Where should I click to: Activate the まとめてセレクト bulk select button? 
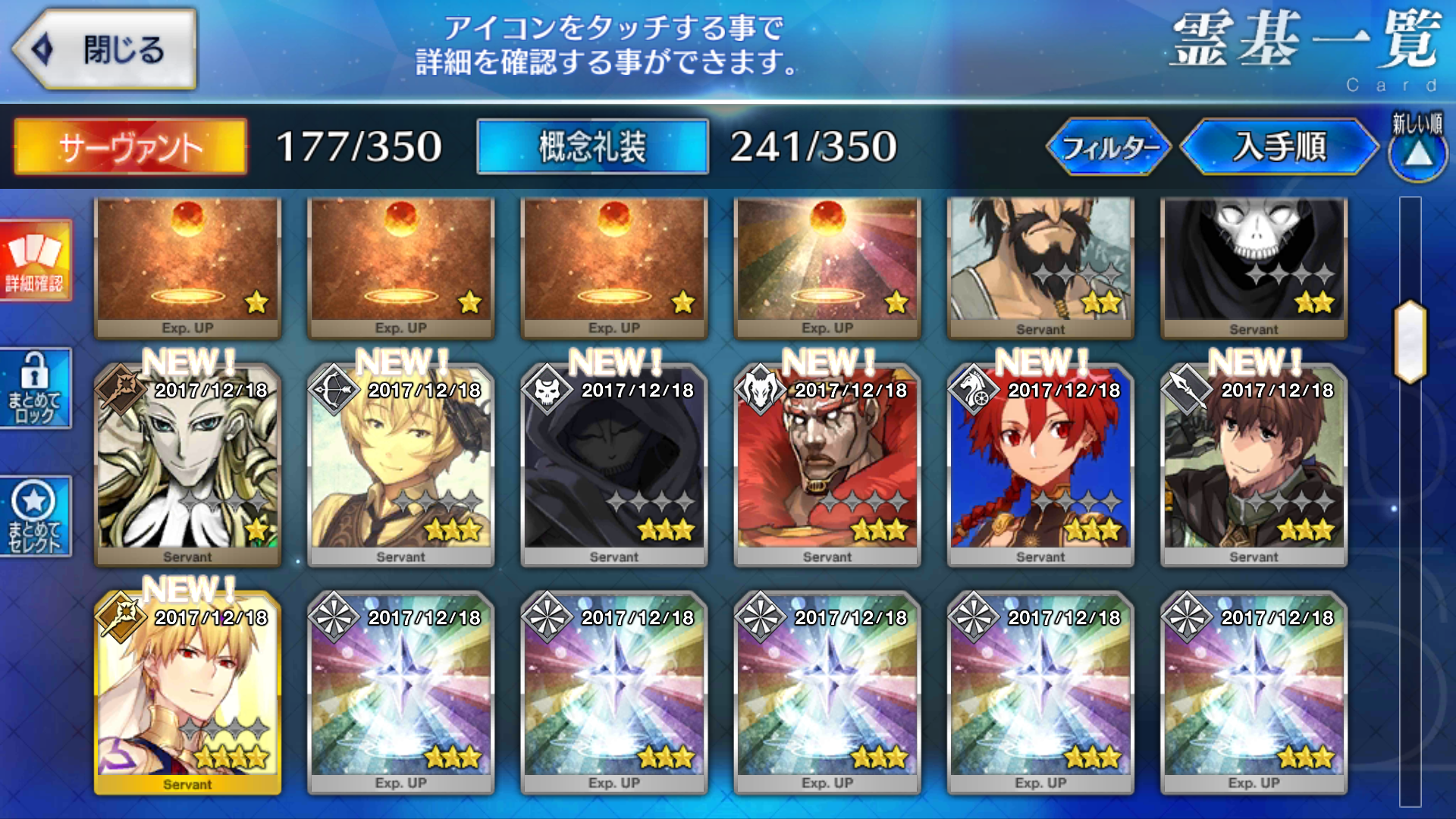[x=35, y=516]
